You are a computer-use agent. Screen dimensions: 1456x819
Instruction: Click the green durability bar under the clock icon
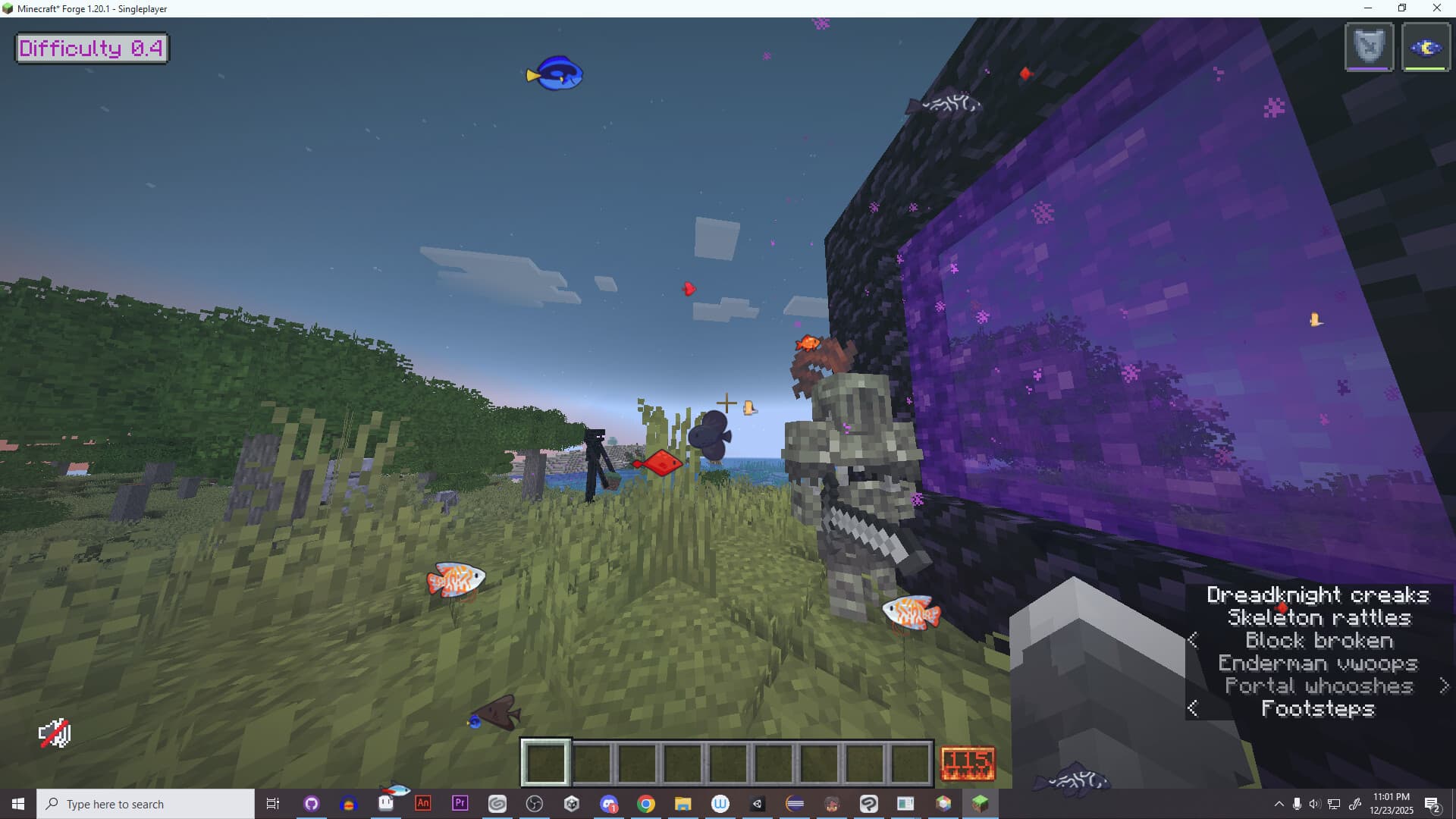click(x=1426, y=67)
